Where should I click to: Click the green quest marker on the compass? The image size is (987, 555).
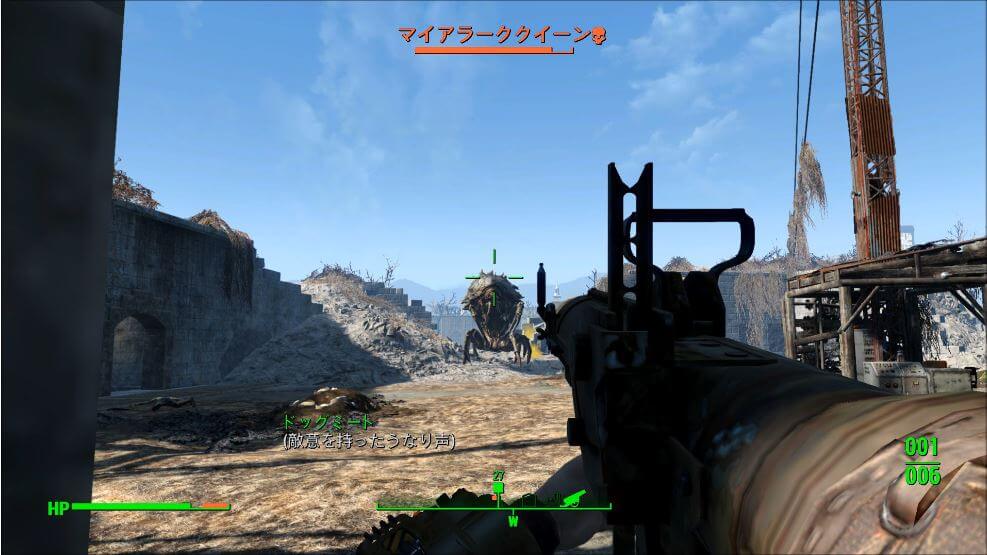pyautogui.click(x=498, y=488)
